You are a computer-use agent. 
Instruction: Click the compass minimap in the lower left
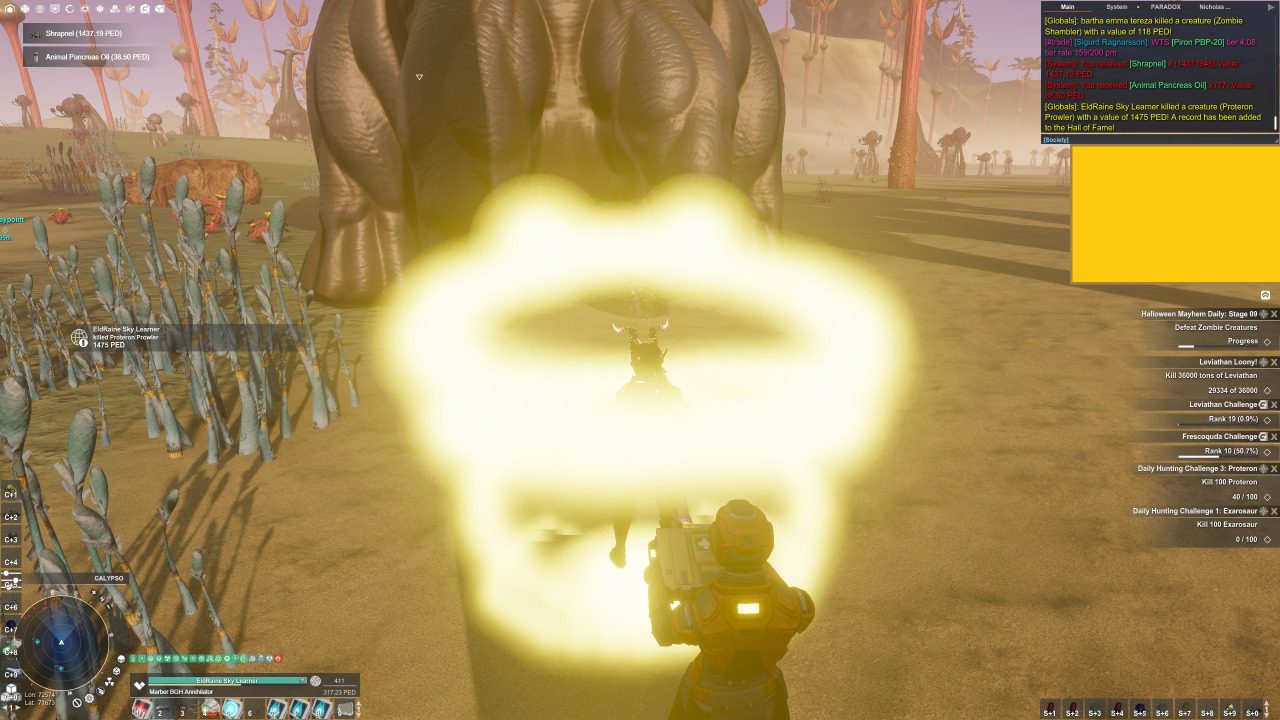point(62,640)
